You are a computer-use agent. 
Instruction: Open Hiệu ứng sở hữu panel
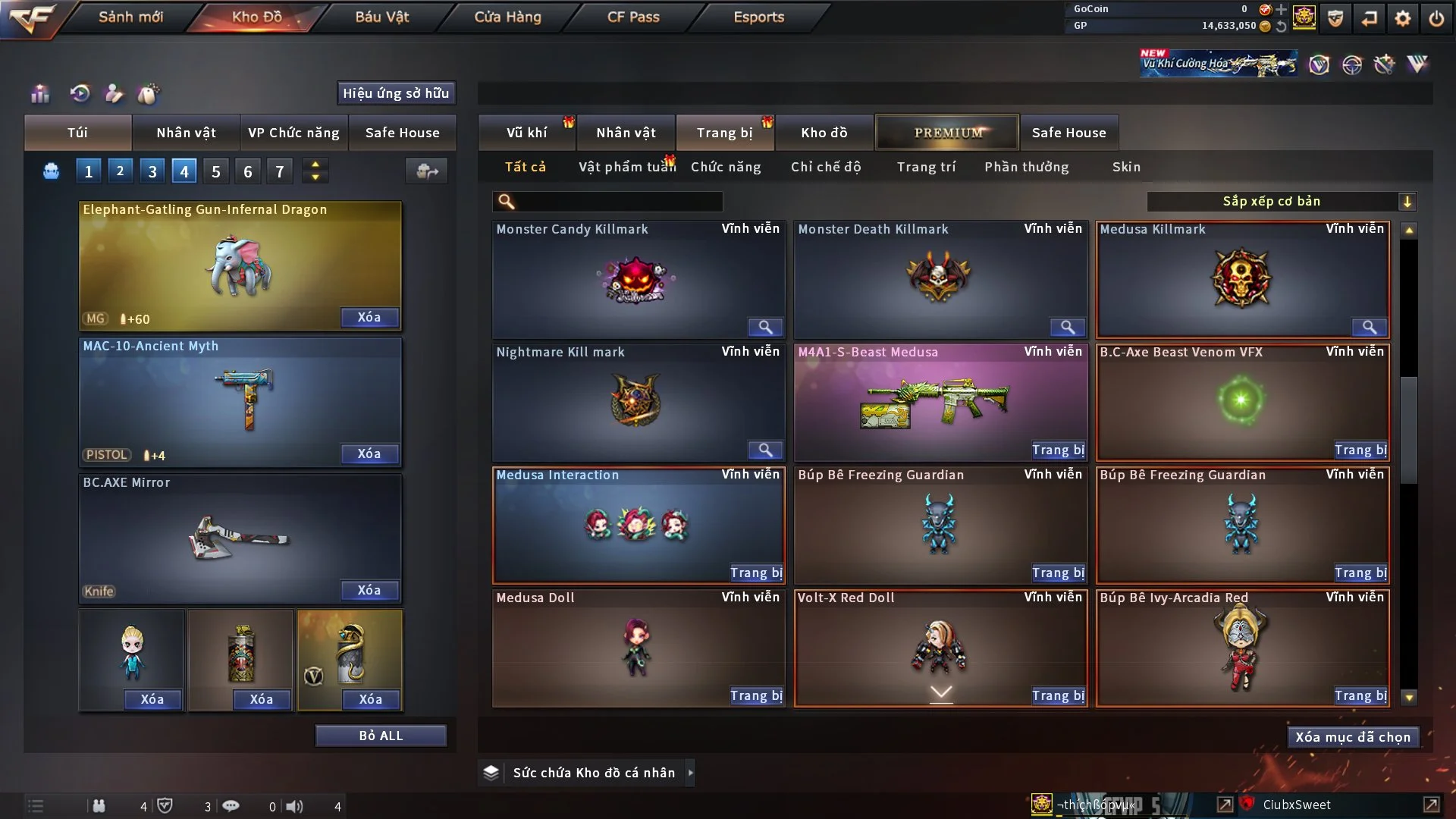(396, 93)
